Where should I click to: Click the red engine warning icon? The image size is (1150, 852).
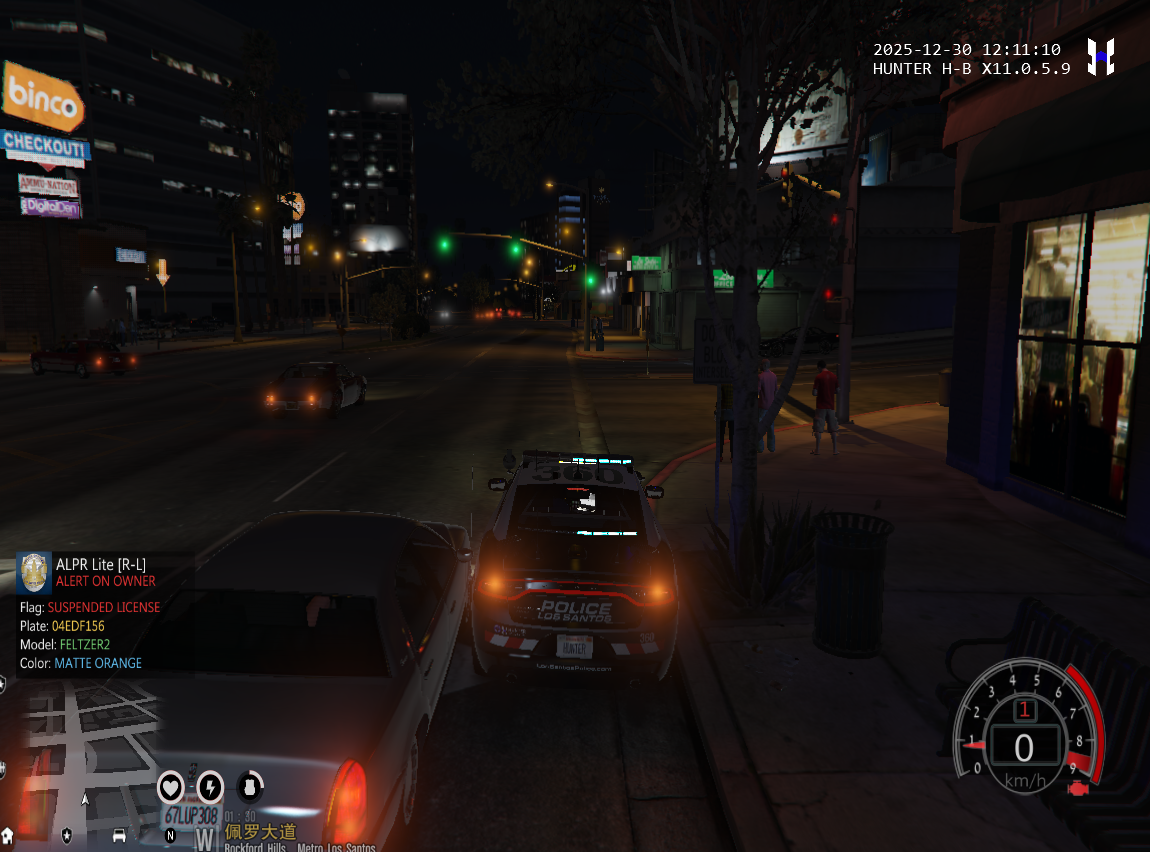point(1078,789)
